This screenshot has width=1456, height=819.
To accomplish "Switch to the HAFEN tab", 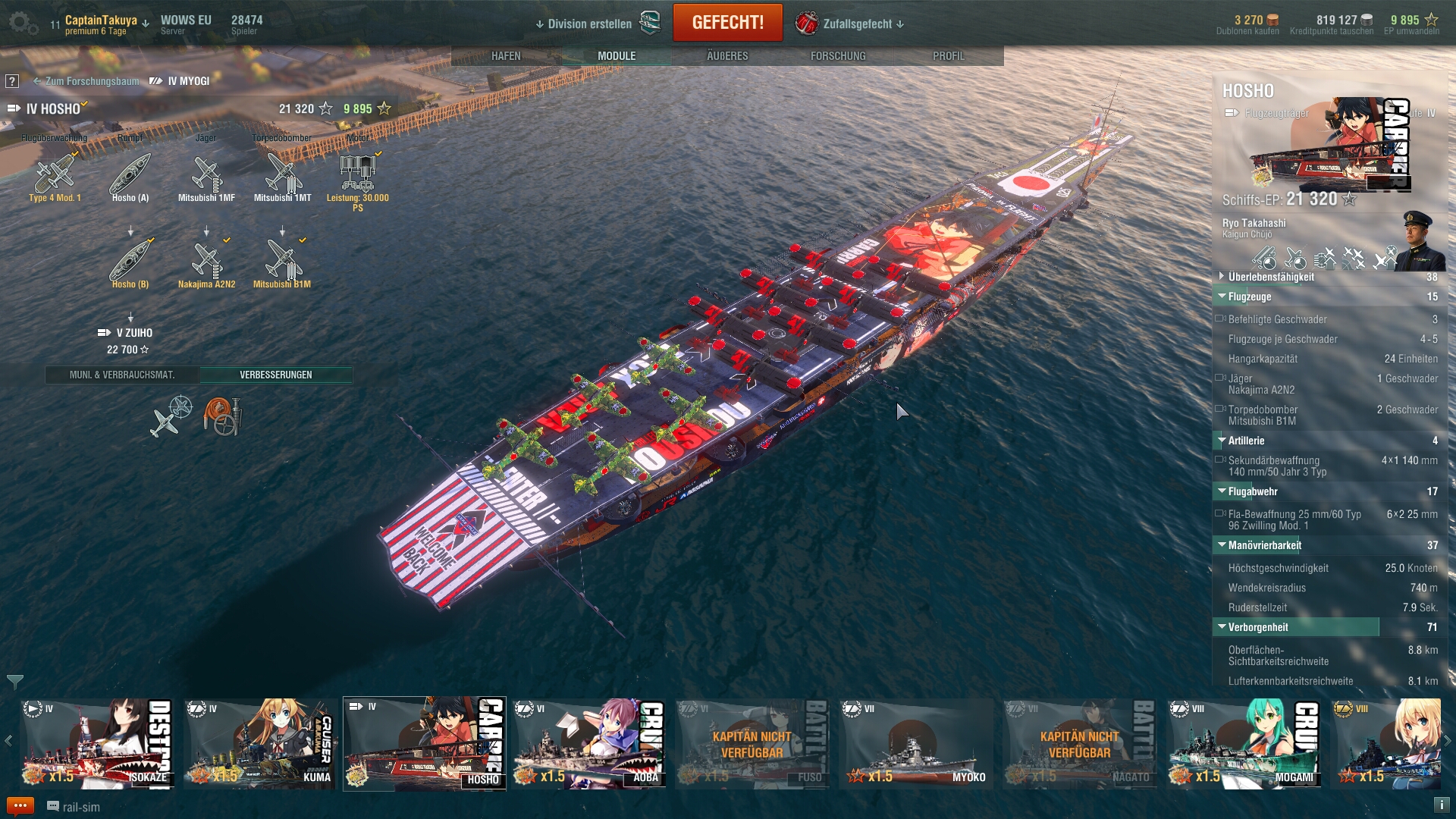I will click(x=506, y=56).
